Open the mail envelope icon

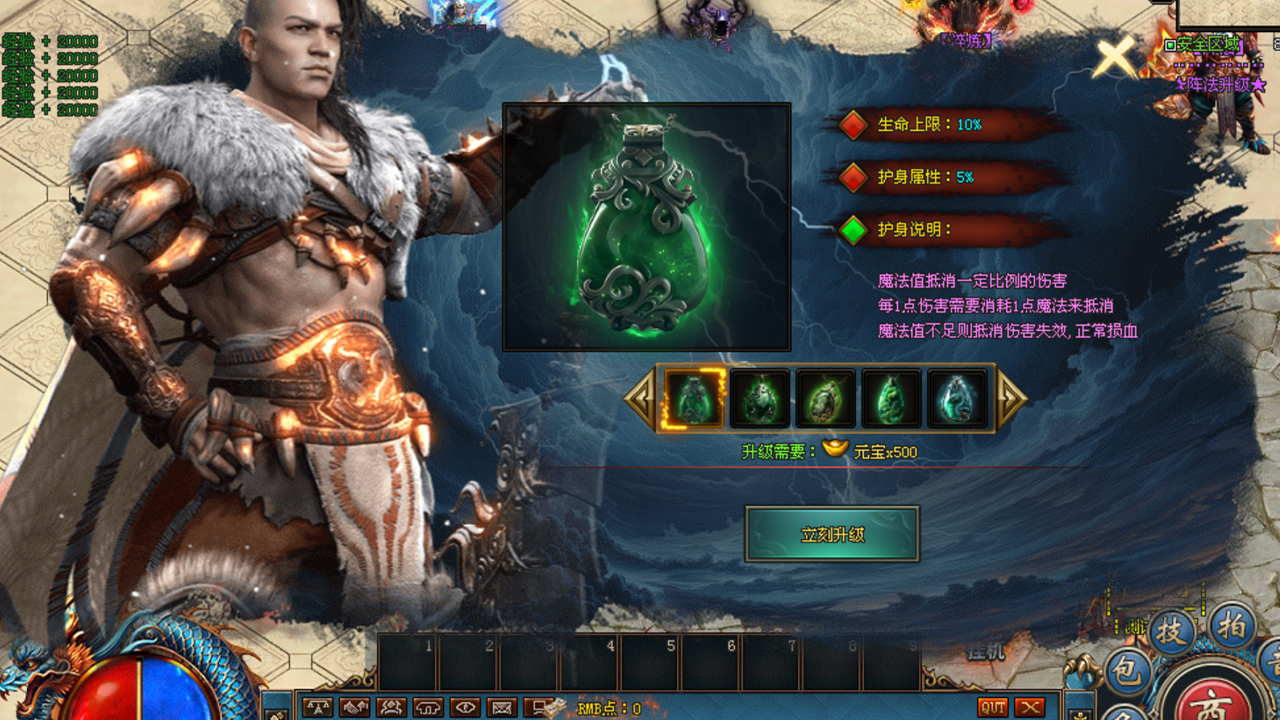coord(502,707)
